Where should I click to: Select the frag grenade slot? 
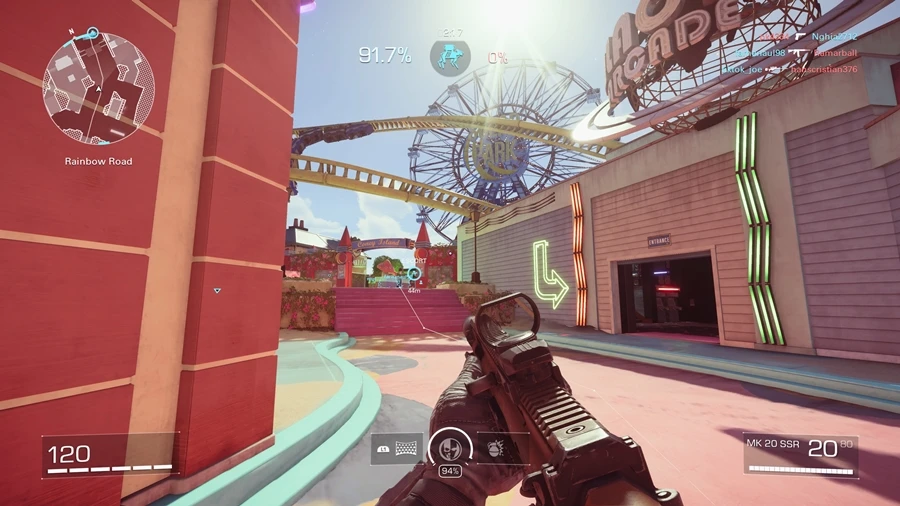(x=502, y=449)
